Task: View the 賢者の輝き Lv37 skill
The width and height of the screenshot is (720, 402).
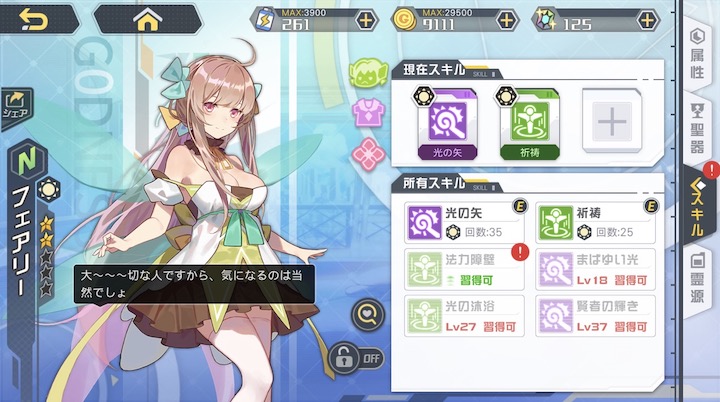Action: [x=596, y=314]
